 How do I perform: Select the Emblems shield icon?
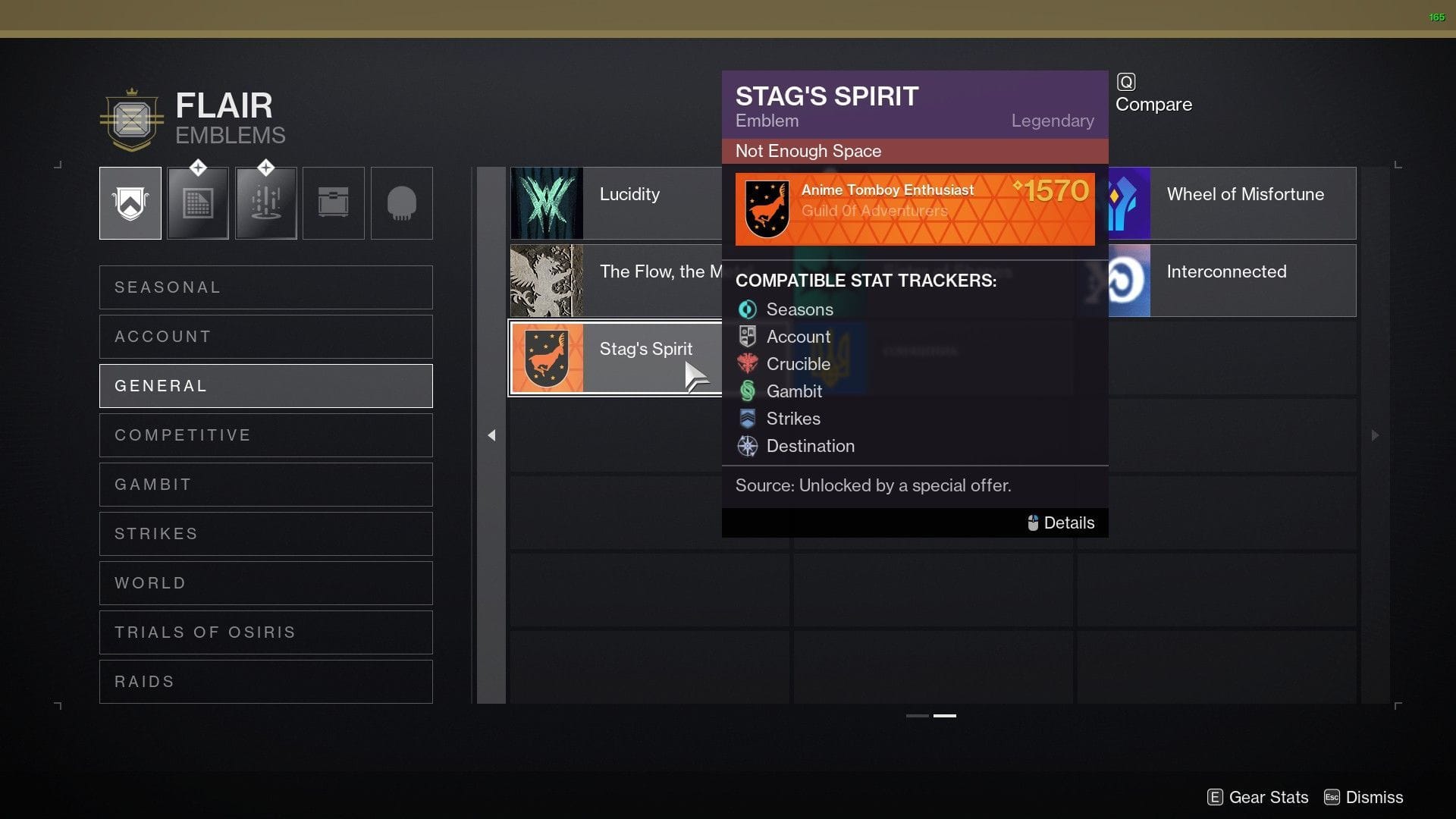130,202
